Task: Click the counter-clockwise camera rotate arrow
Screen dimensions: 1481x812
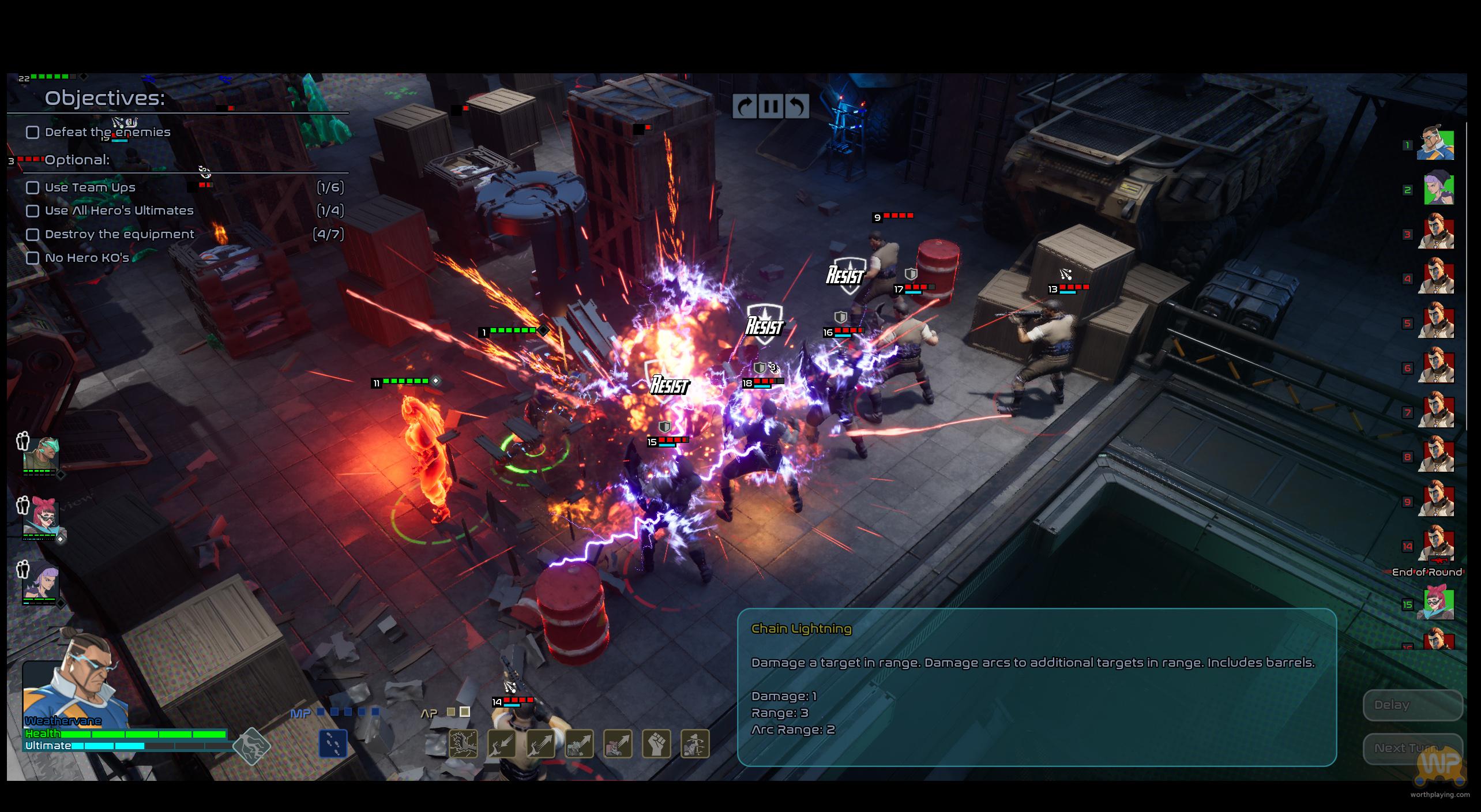Action: coord(797,107)
